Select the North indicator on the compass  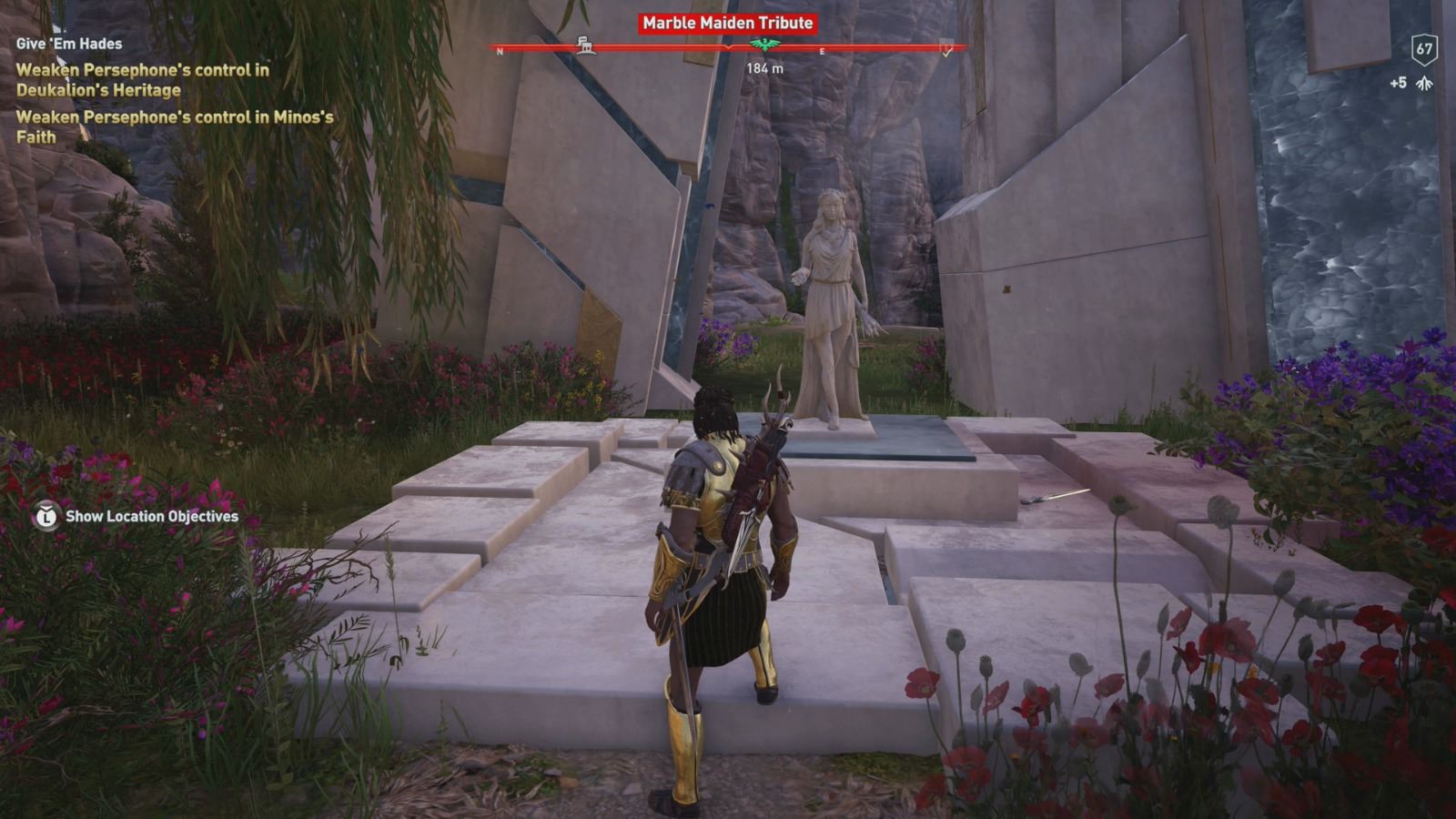pyautogui.click(x=500, y=50)
